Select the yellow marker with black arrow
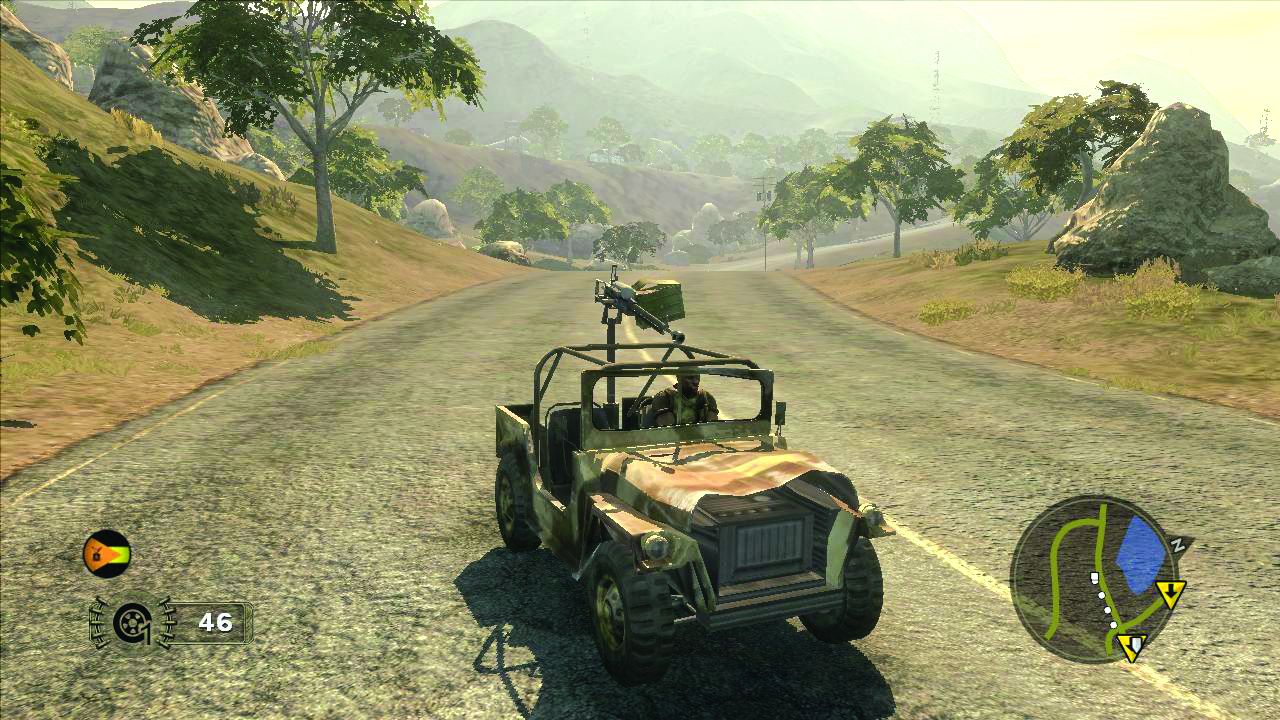The height and width of the screenshot is (720, 1280). [x=1170, y=594]
